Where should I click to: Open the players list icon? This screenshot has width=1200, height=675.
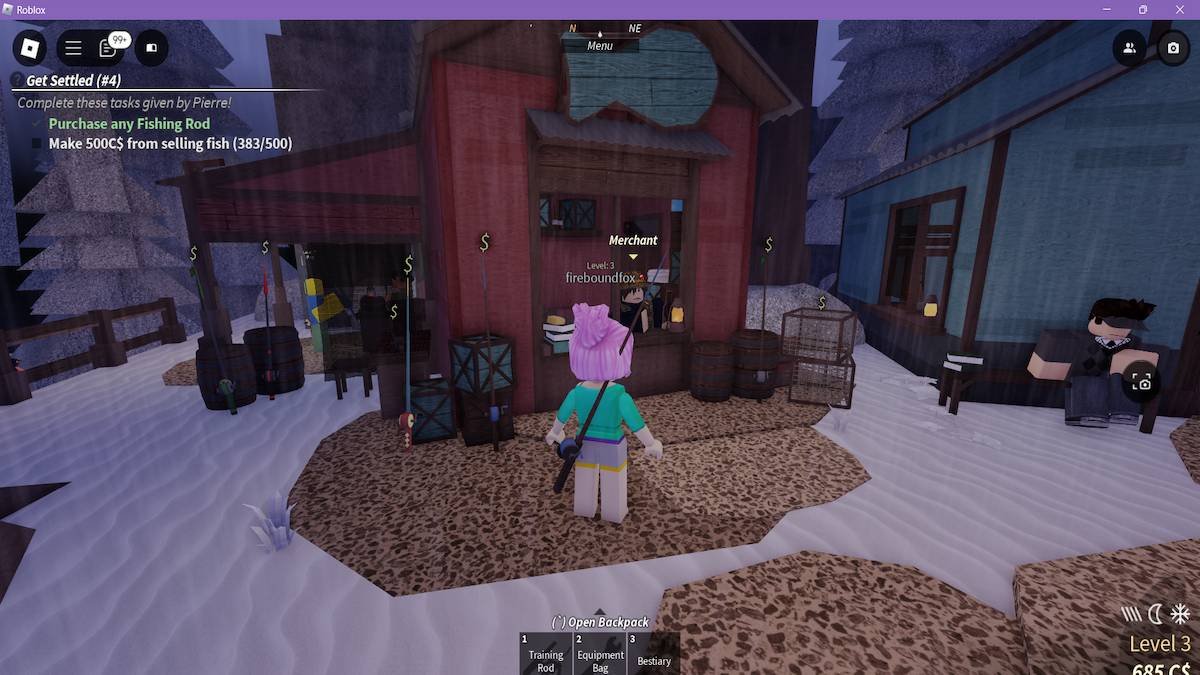[1129, 48]
